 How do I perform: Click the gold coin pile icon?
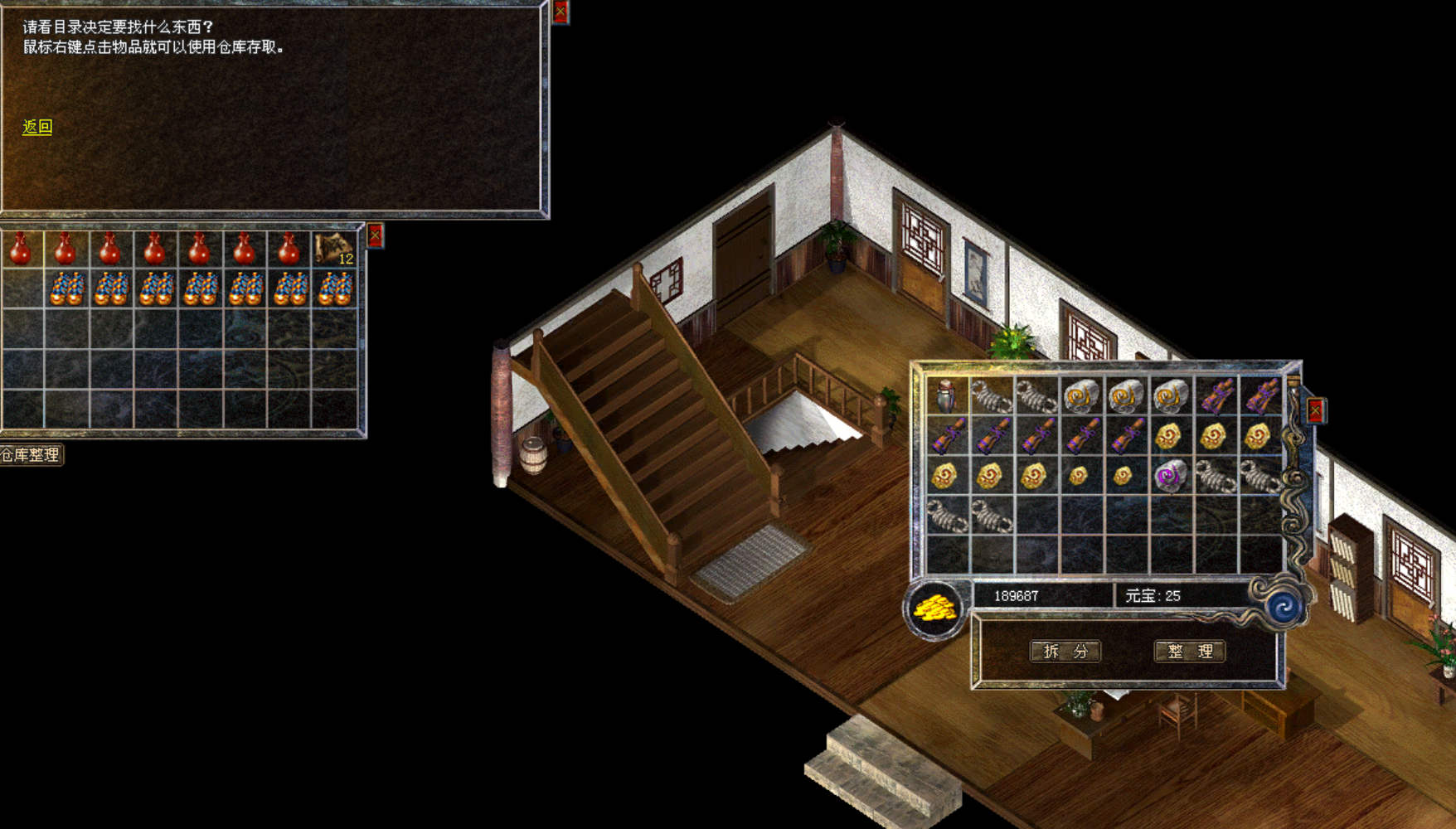[x=934, y=608]
